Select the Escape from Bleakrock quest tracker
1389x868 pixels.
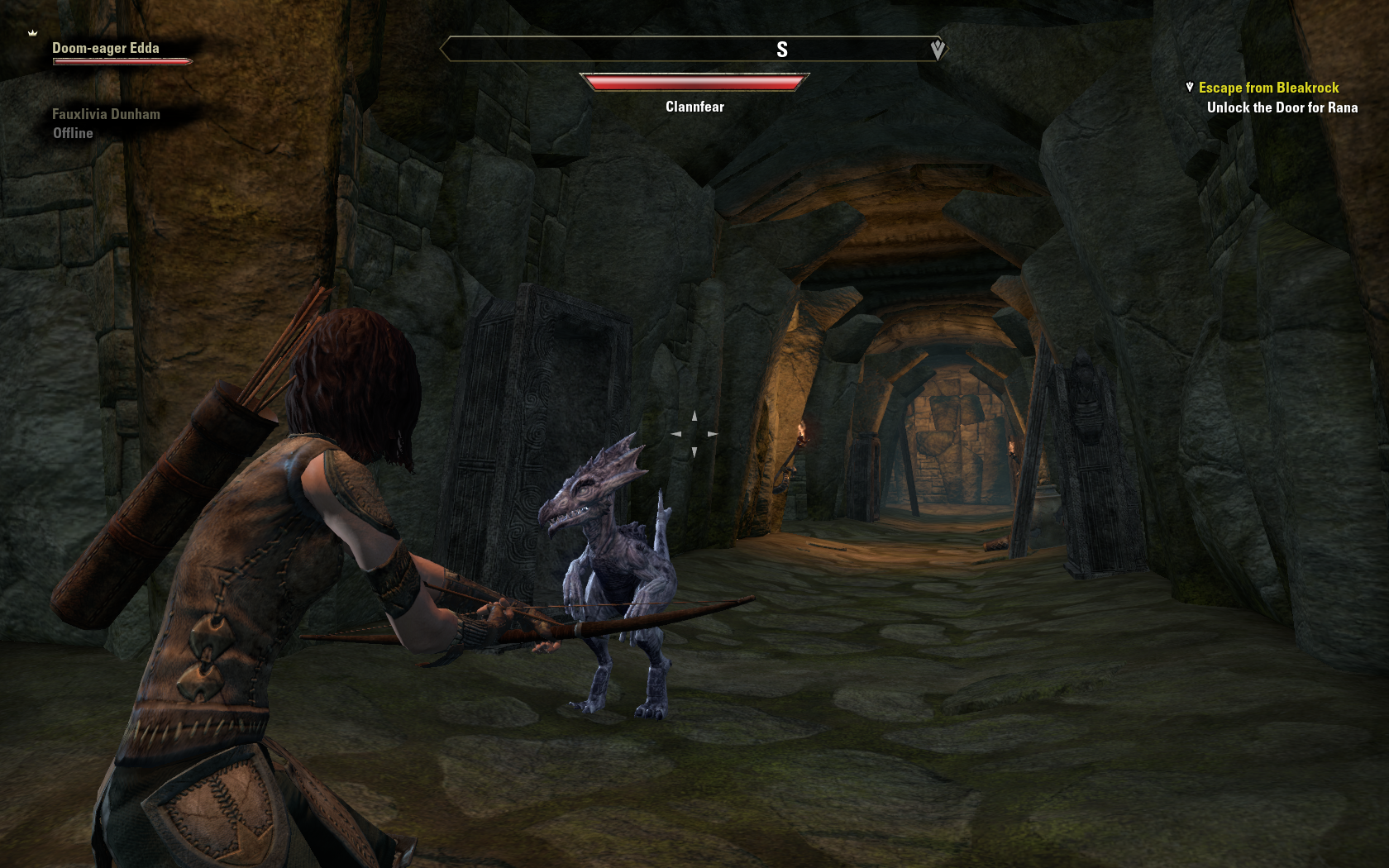point(1268,88)
